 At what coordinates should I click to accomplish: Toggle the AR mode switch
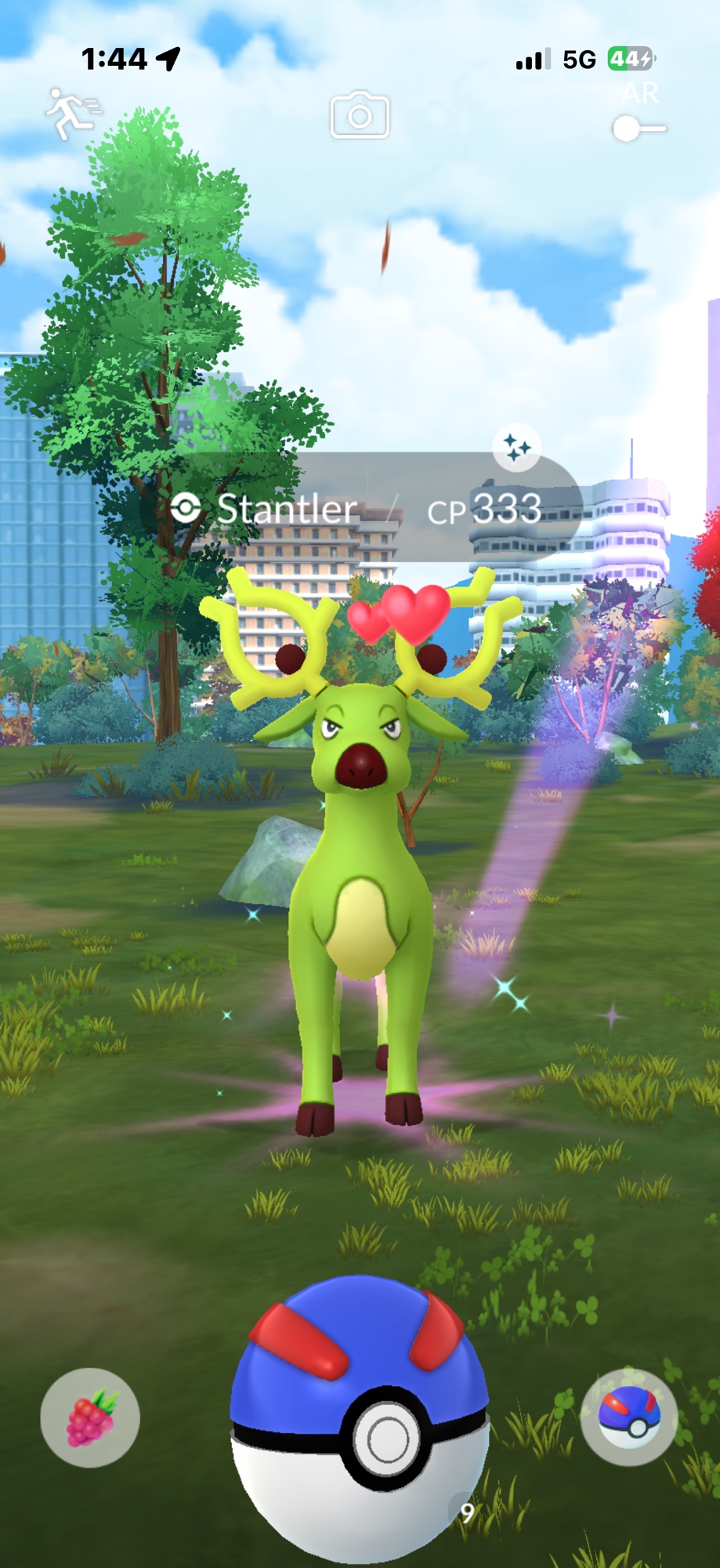639,129
